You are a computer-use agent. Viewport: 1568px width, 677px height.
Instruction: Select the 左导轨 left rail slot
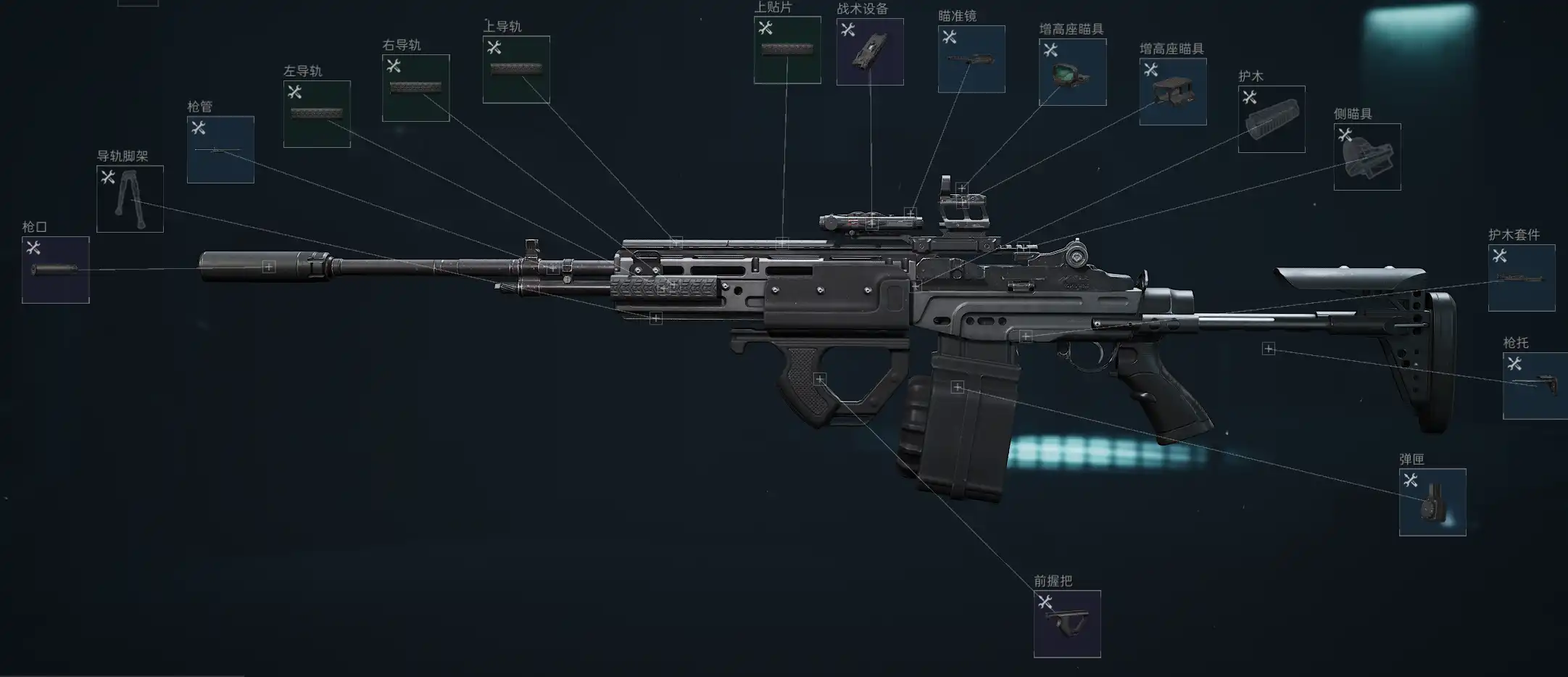click(x=317, y=114)
